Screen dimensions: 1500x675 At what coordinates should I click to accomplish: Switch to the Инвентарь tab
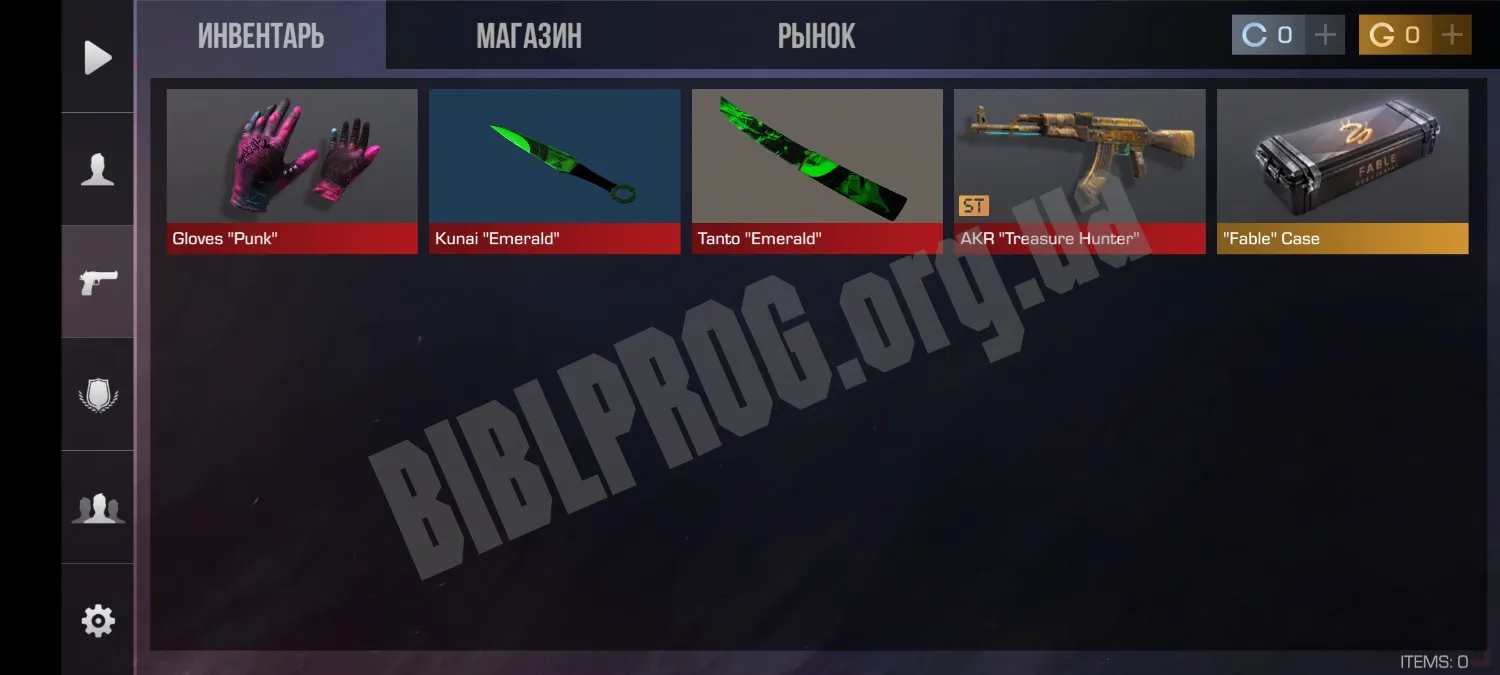261,37
